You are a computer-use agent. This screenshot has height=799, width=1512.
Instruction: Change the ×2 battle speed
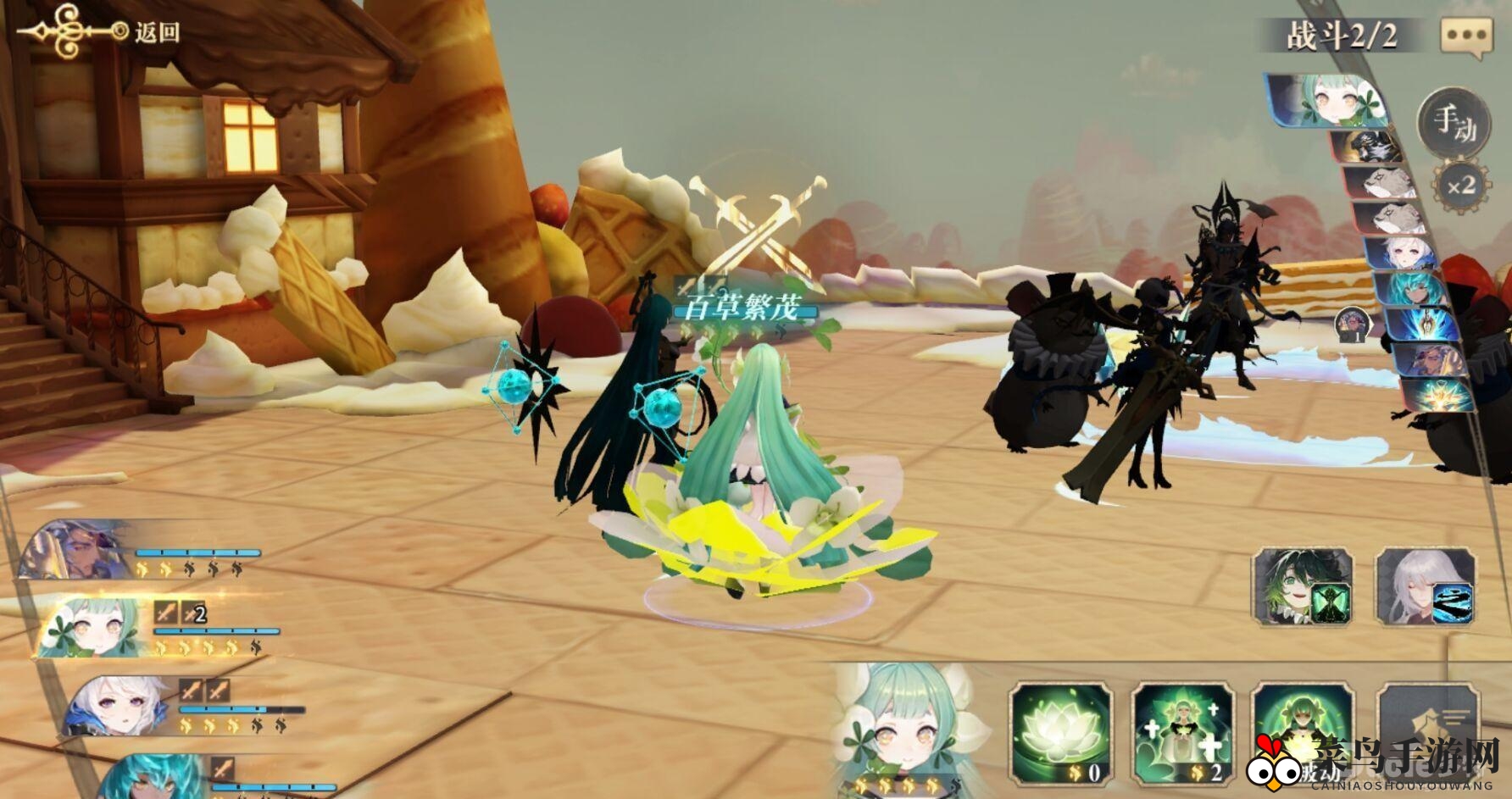click(x=1460, y=186)
